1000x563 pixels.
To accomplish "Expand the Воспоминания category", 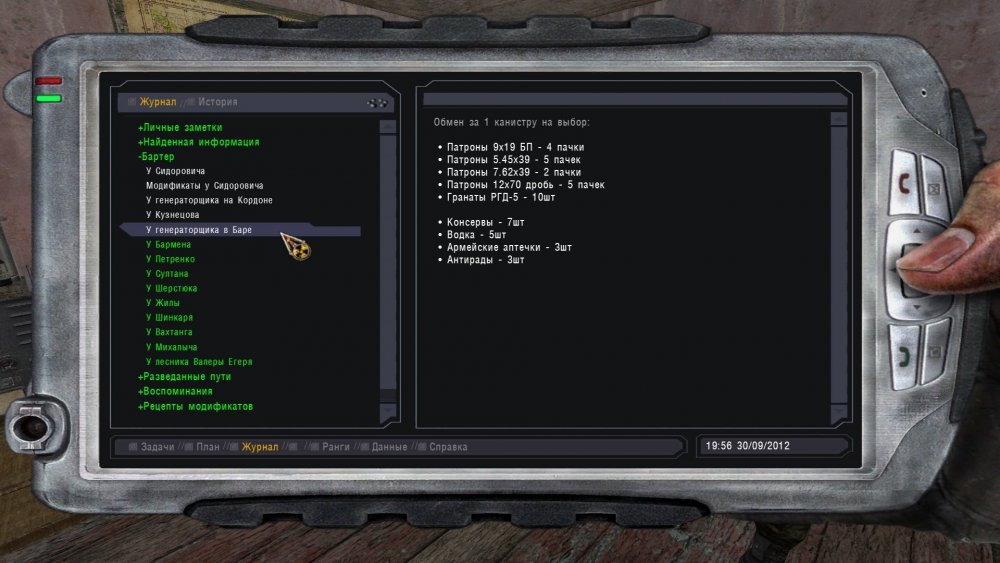I will (x=175, y=391).
